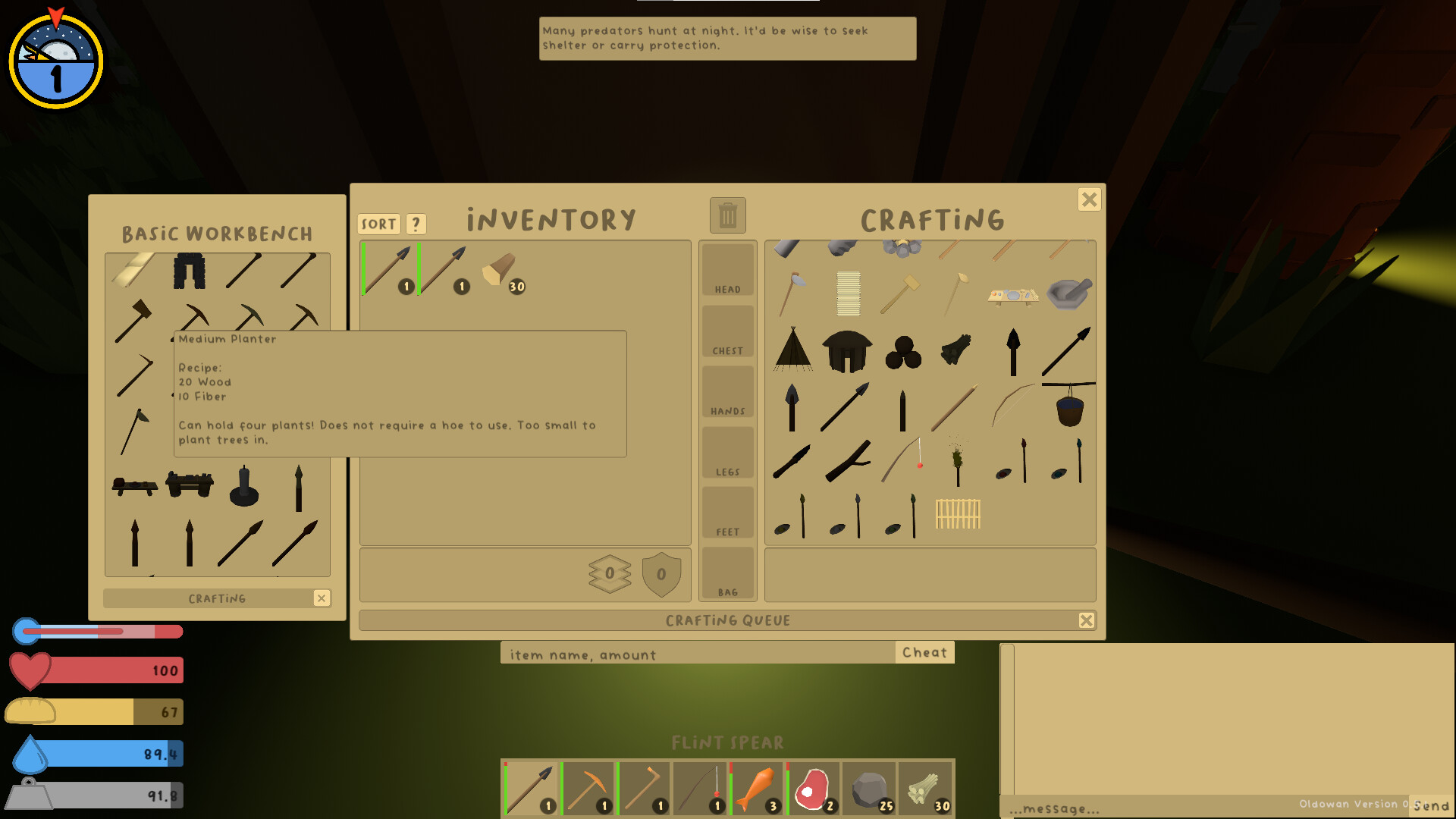This screenshot has width=1456, height=819.
Task: Click the HEAD equipment slot
Action: [726, 269]
